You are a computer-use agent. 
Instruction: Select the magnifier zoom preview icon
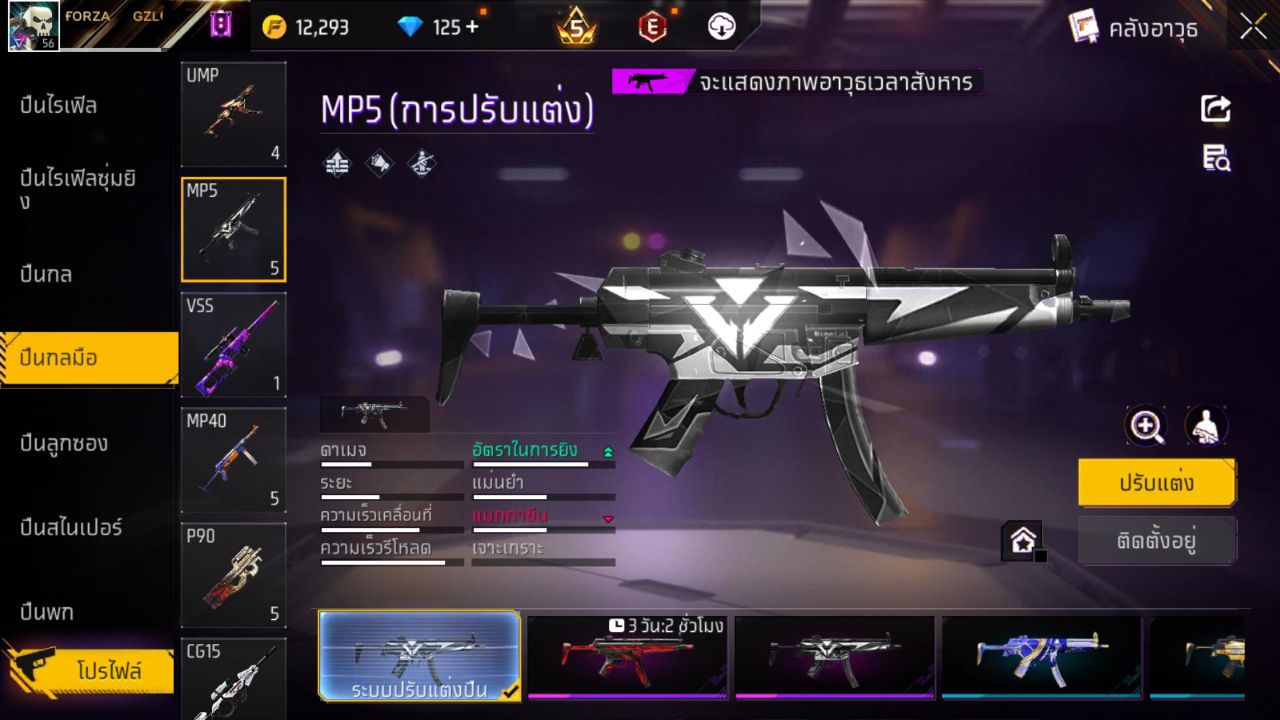coord(1146,426)
